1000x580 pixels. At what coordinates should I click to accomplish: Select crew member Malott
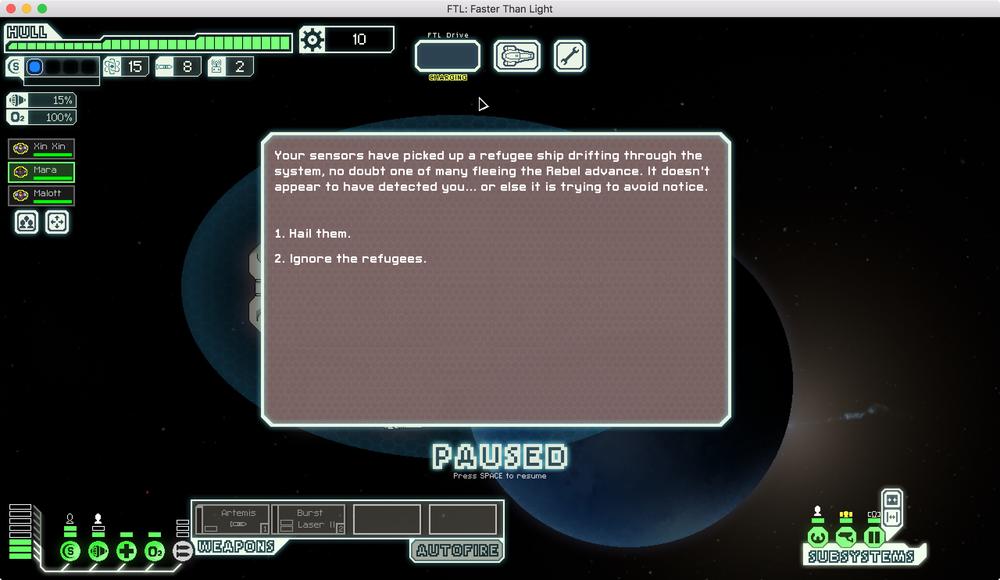click(42, 195)
